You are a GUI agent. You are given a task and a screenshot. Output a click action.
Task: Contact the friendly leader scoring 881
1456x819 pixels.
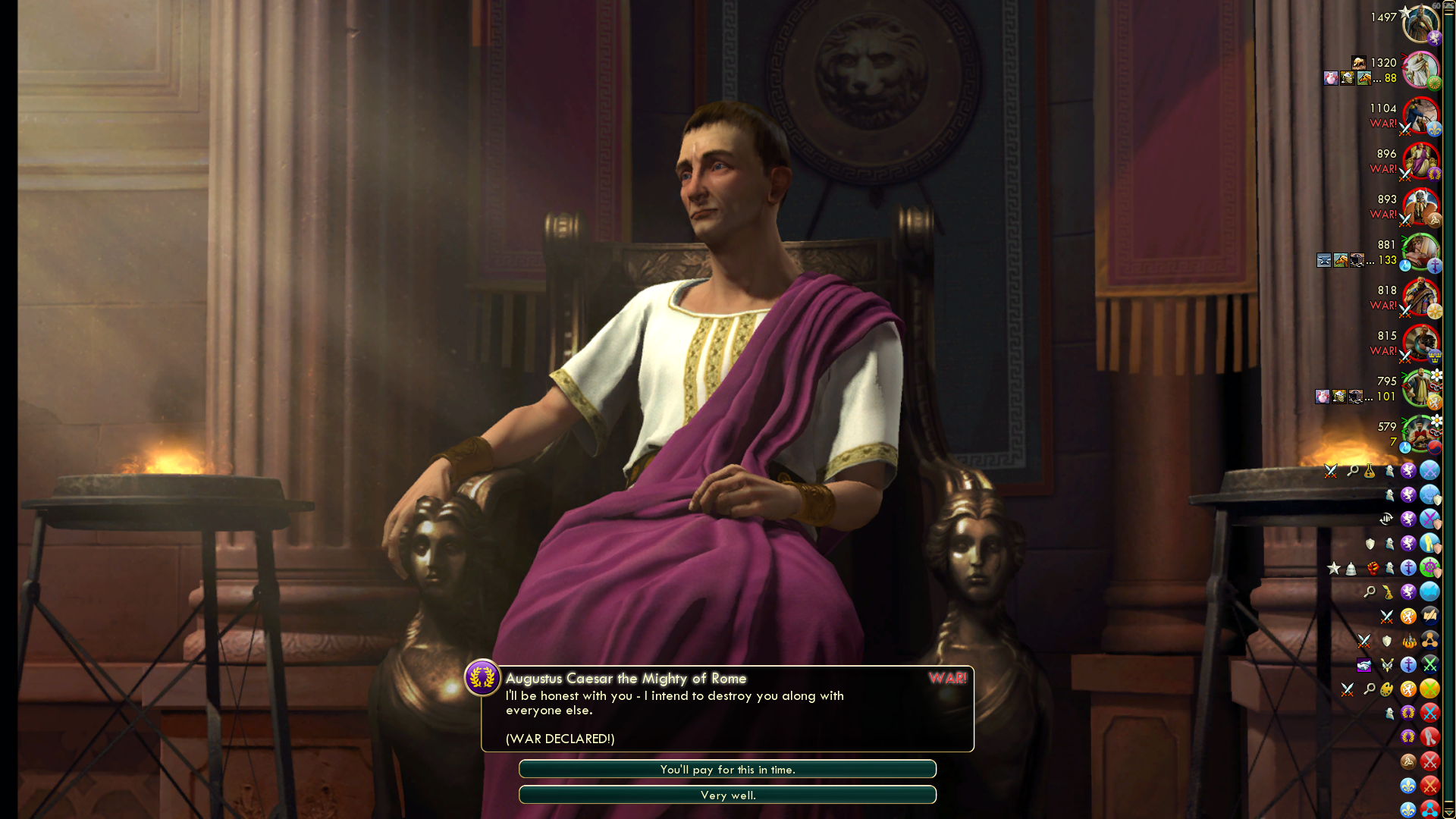pyautogui.click(x=1420, y=252)
